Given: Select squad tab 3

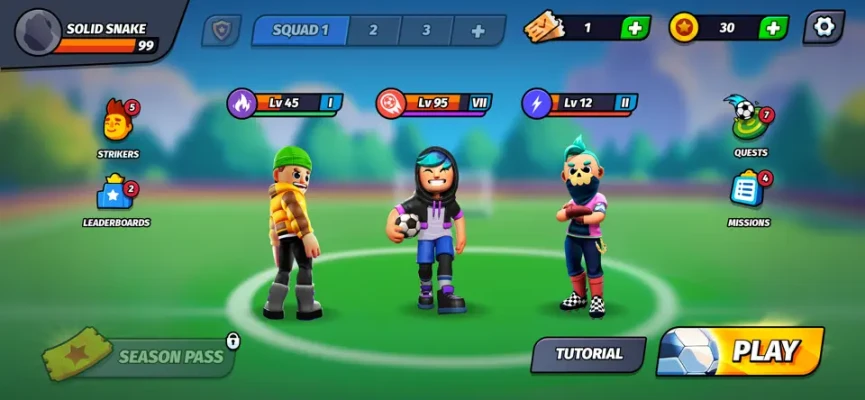Looking at the screenshot, I should point(426,30).
